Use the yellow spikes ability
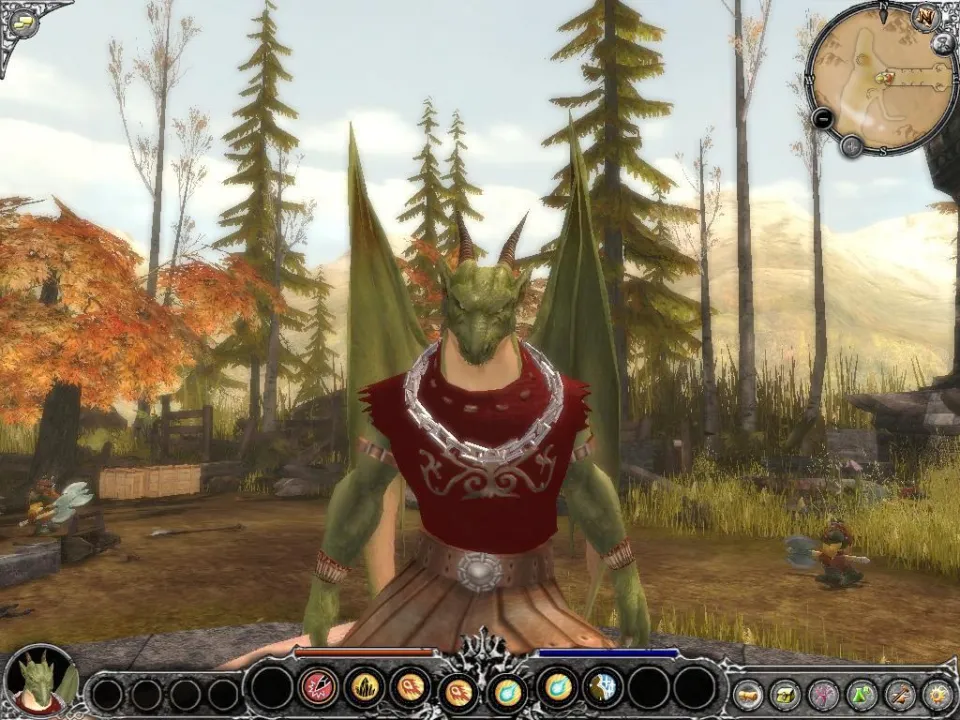Screen dimensions: 960x720 [x=364, y=688]
